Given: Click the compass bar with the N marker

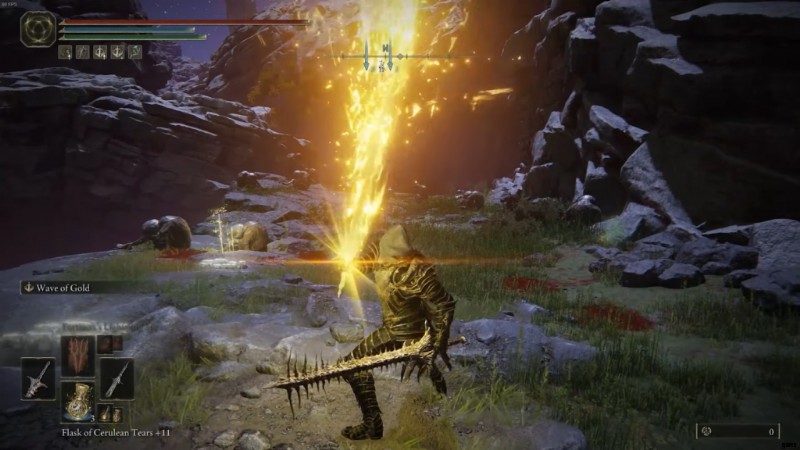Looking at the screenshot, I should pos(385,54).
